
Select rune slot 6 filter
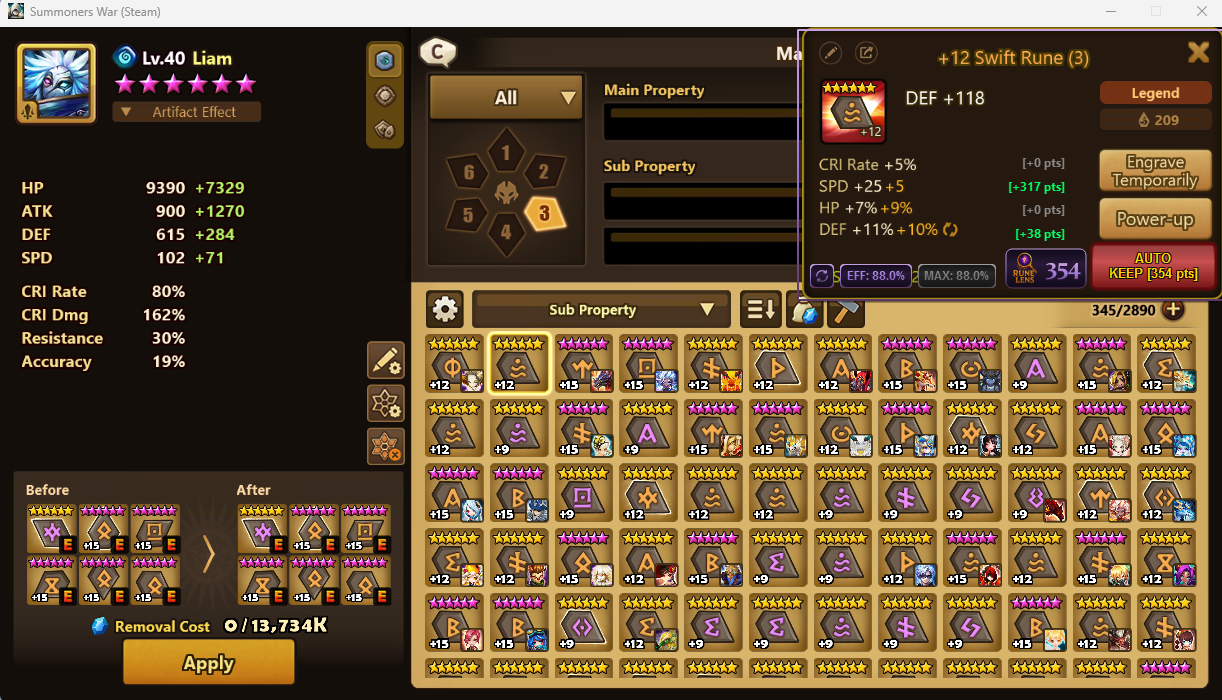(468, 172)
